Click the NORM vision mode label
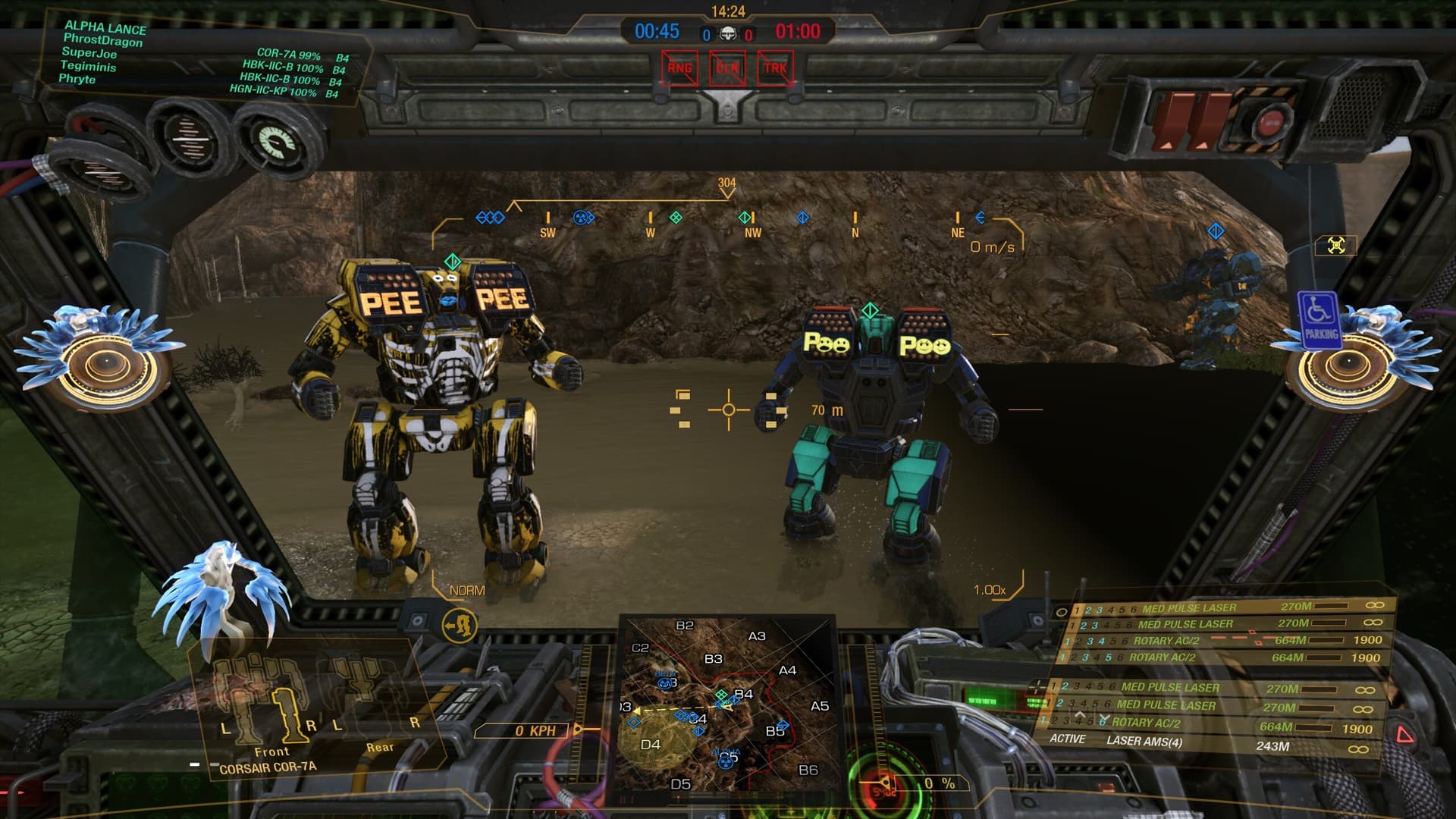The width and height of the screenshot is (1456, 819). pyautogui.click(x=466, y=590)
